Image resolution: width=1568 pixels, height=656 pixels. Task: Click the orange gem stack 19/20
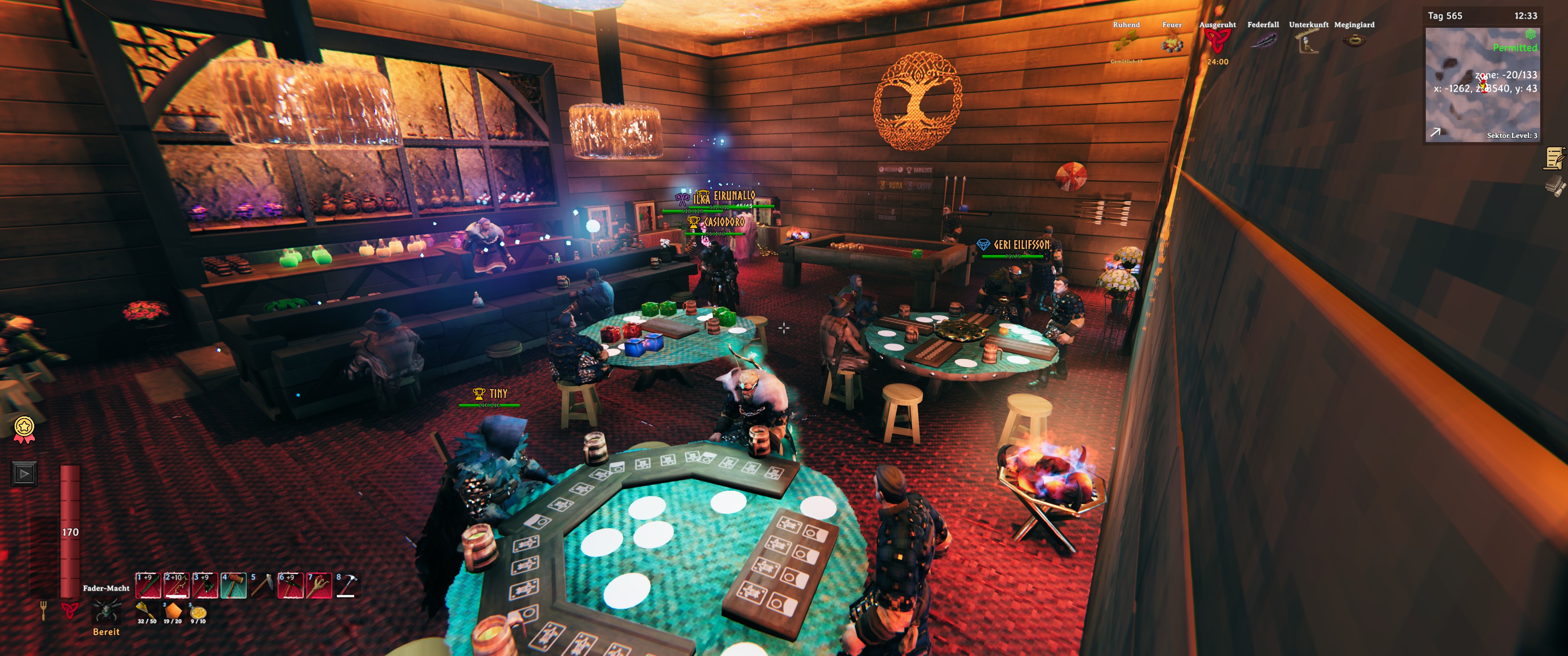coord(173,611)
